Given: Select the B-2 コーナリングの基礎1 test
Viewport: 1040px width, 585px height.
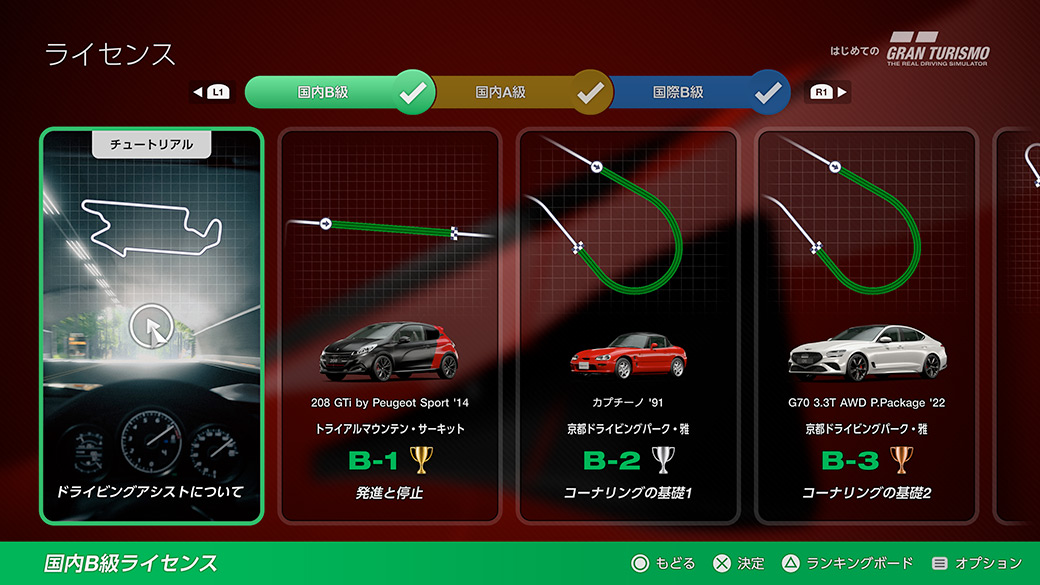Looking at the screenshot, I should [628, 326].
